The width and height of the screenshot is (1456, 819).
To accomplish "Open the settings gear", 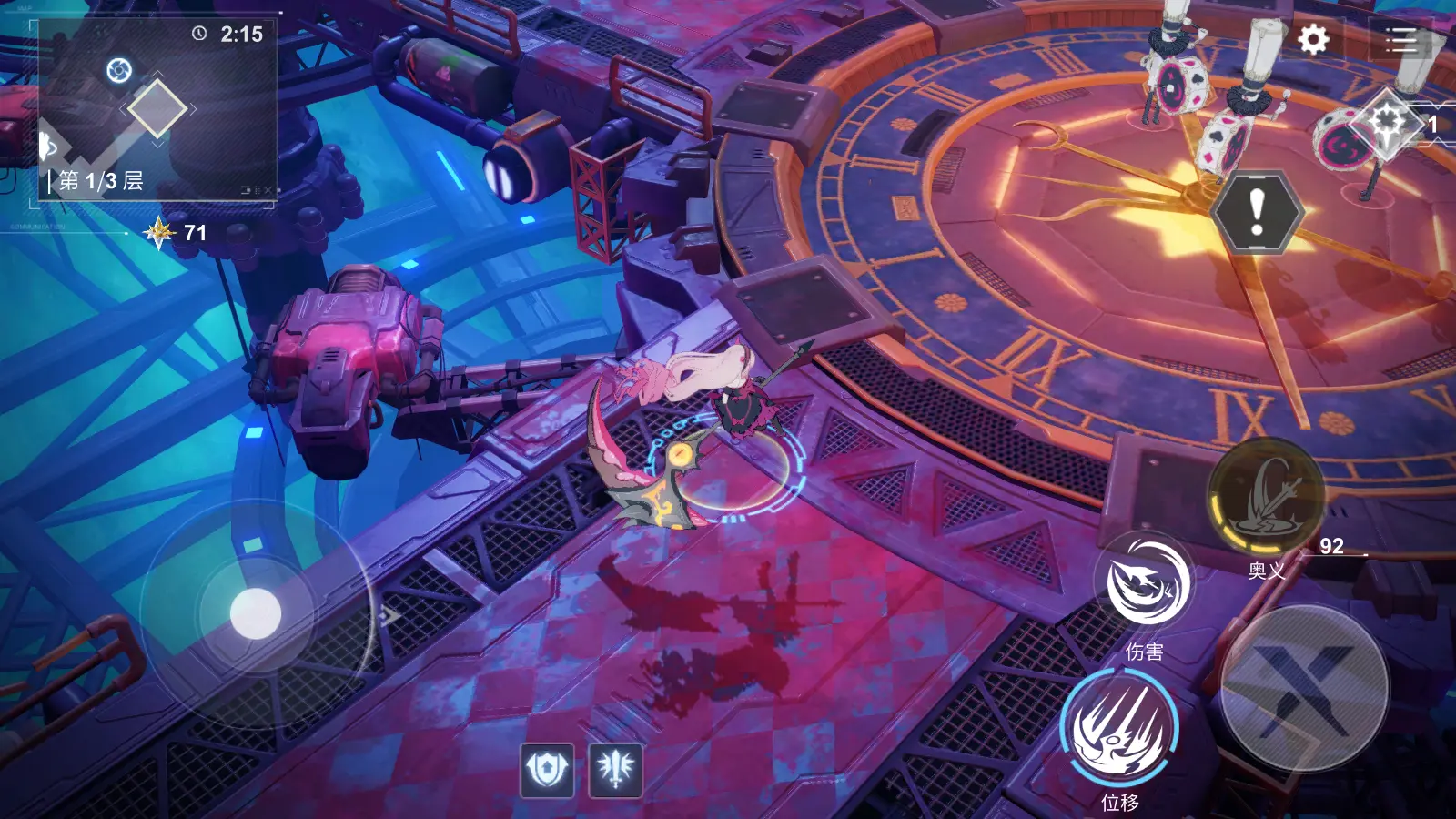I will tap(1312, 40).
